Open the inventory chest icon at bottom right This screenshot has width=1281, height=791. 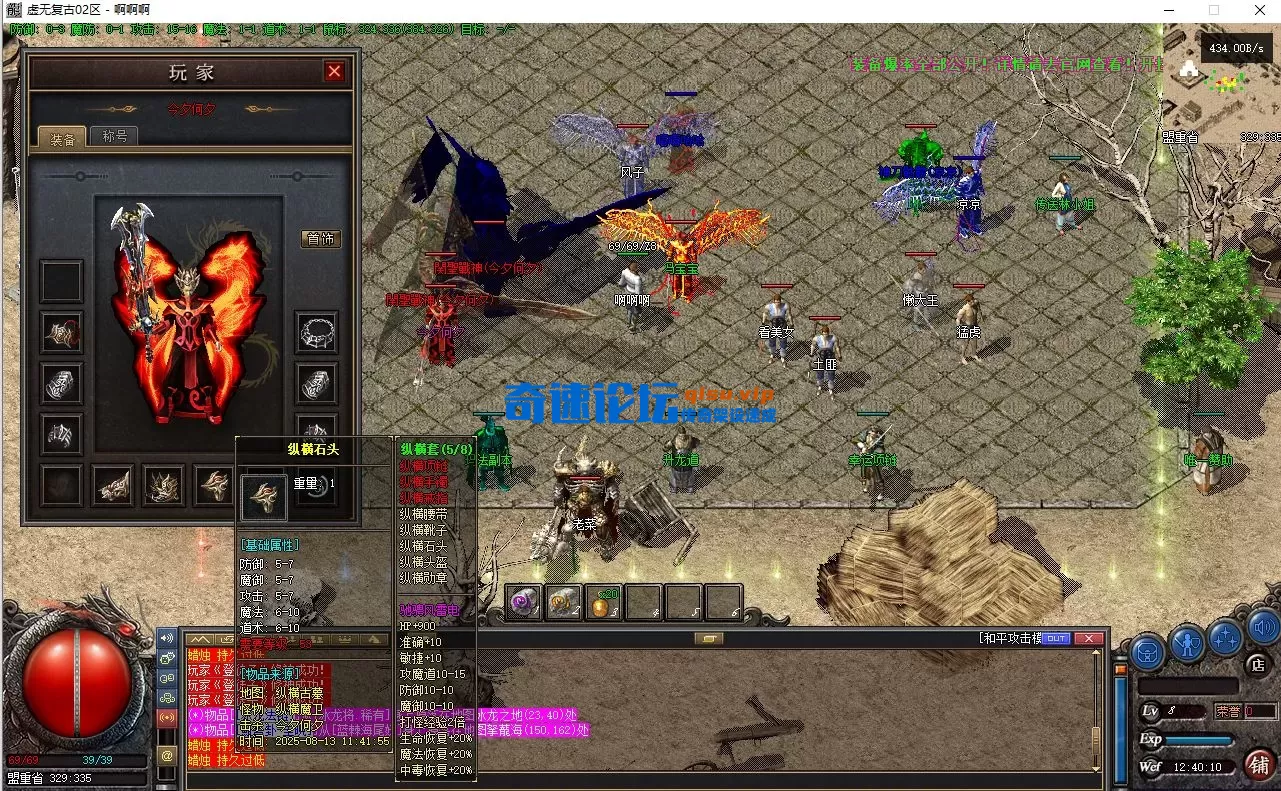click(x=1147, y=652)
